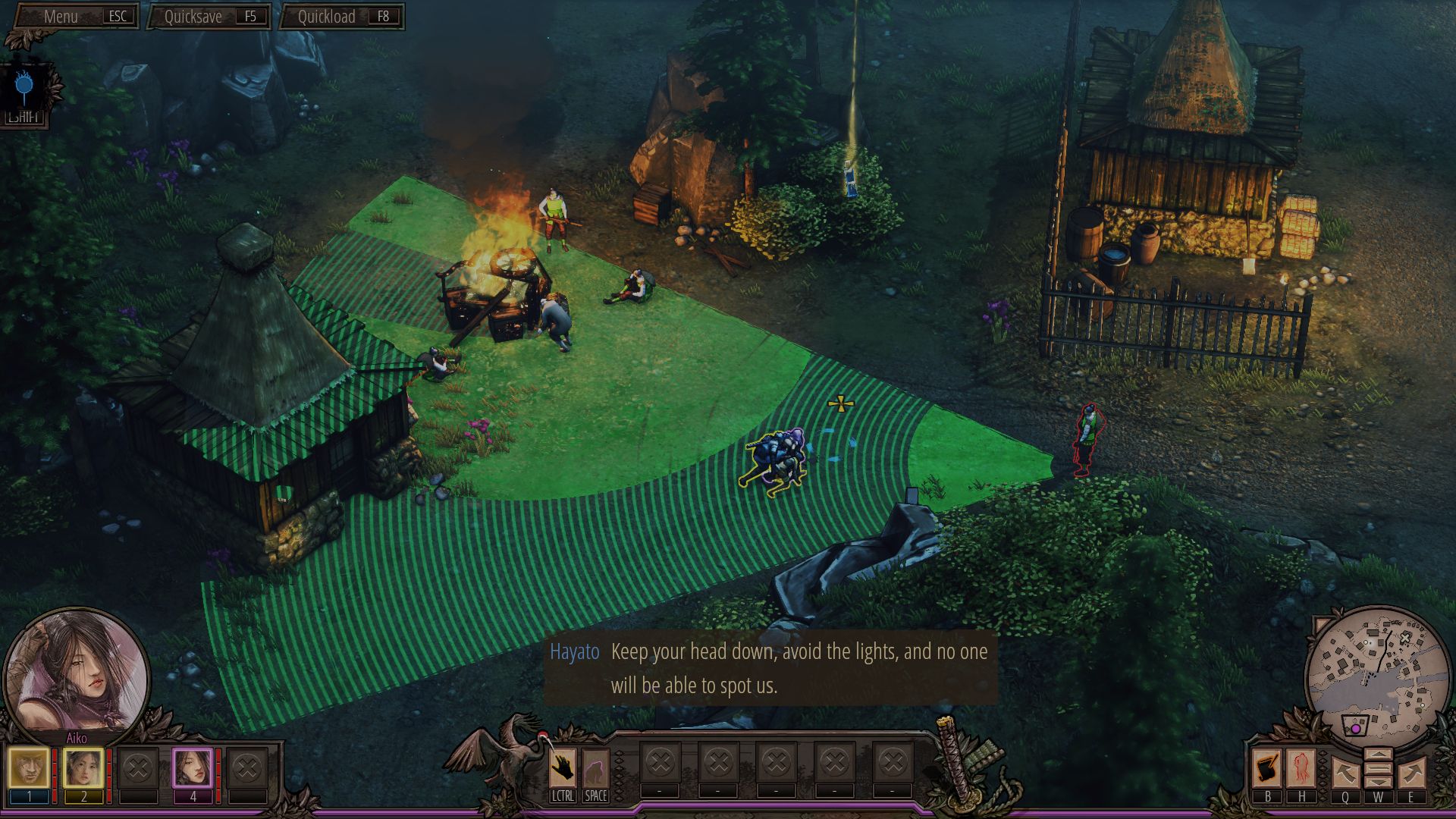Select the first character portrait (Hayato)

pos(29,767)
